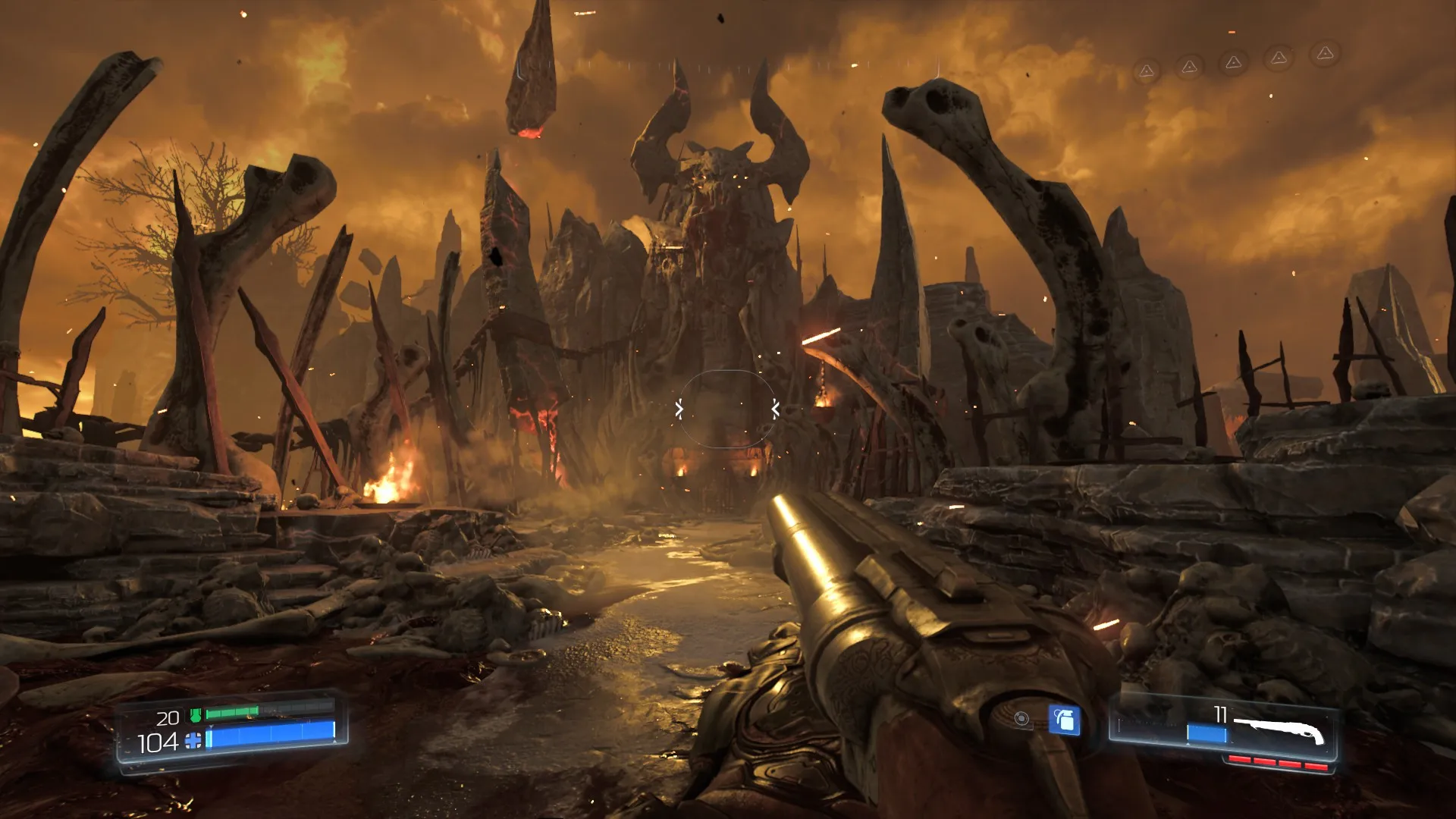Click the small circular icon beside the grenade
Image resolution: width=1456 pixels, height=819 pixels.
(x=1021, y=719)
